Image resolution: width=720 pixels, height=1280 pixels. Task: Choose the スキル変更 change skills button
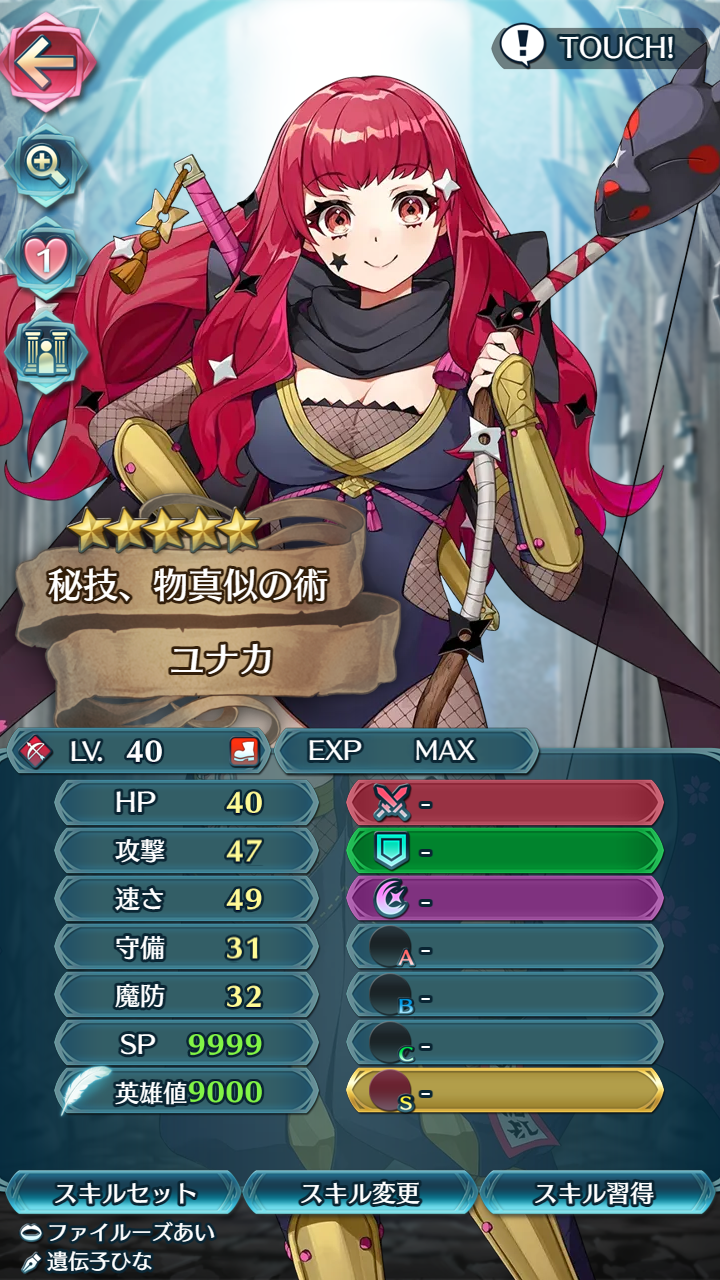(360, 1193)
